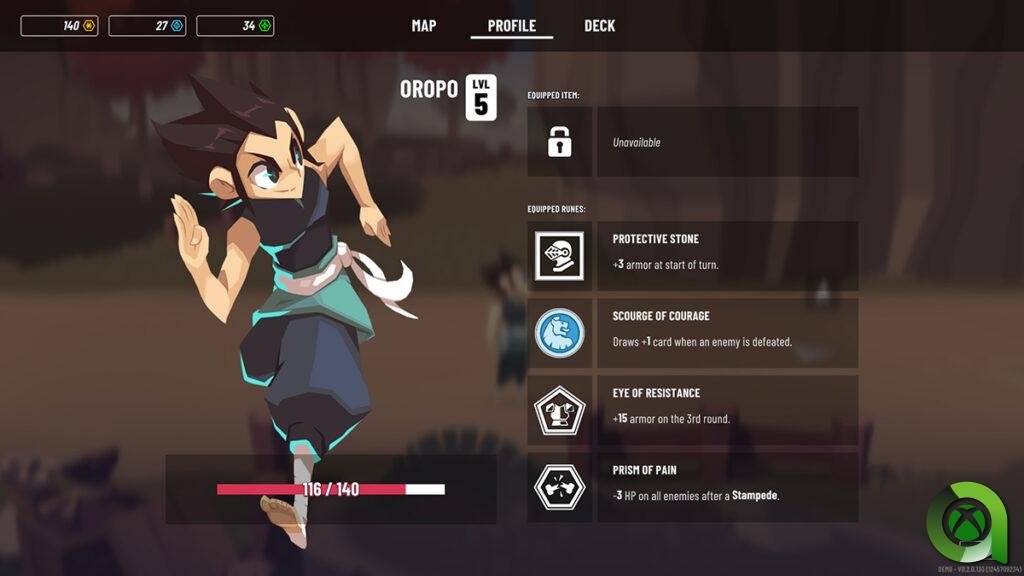Image resolution: width=1024 pixels, height=576 pixels.
Task: Inspect the Eye of Resistance rune icon
Action: 560,410
